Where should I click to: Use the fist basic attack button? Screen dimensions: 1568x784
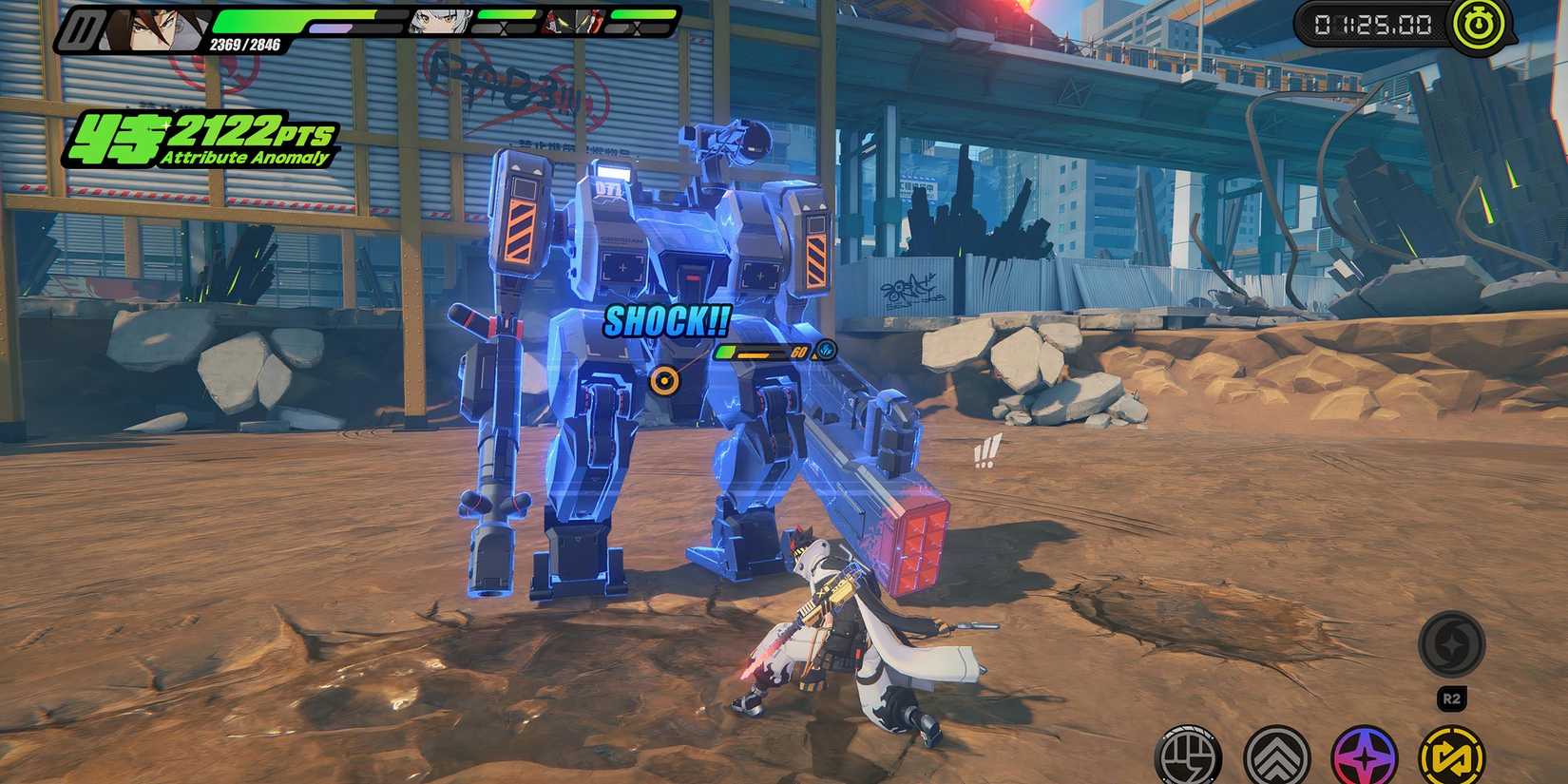[x=1188, y=757]
